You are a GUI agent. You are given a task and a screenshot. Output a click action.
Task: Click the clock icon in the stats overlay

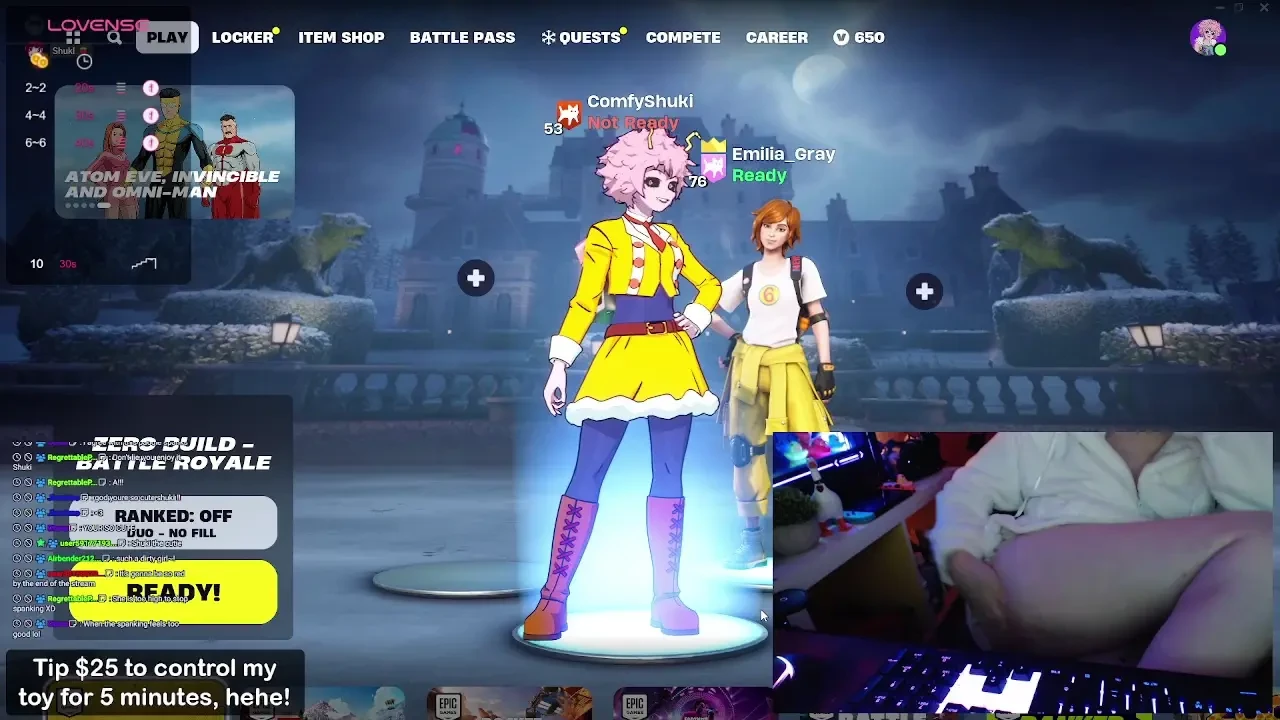(85, 62)
